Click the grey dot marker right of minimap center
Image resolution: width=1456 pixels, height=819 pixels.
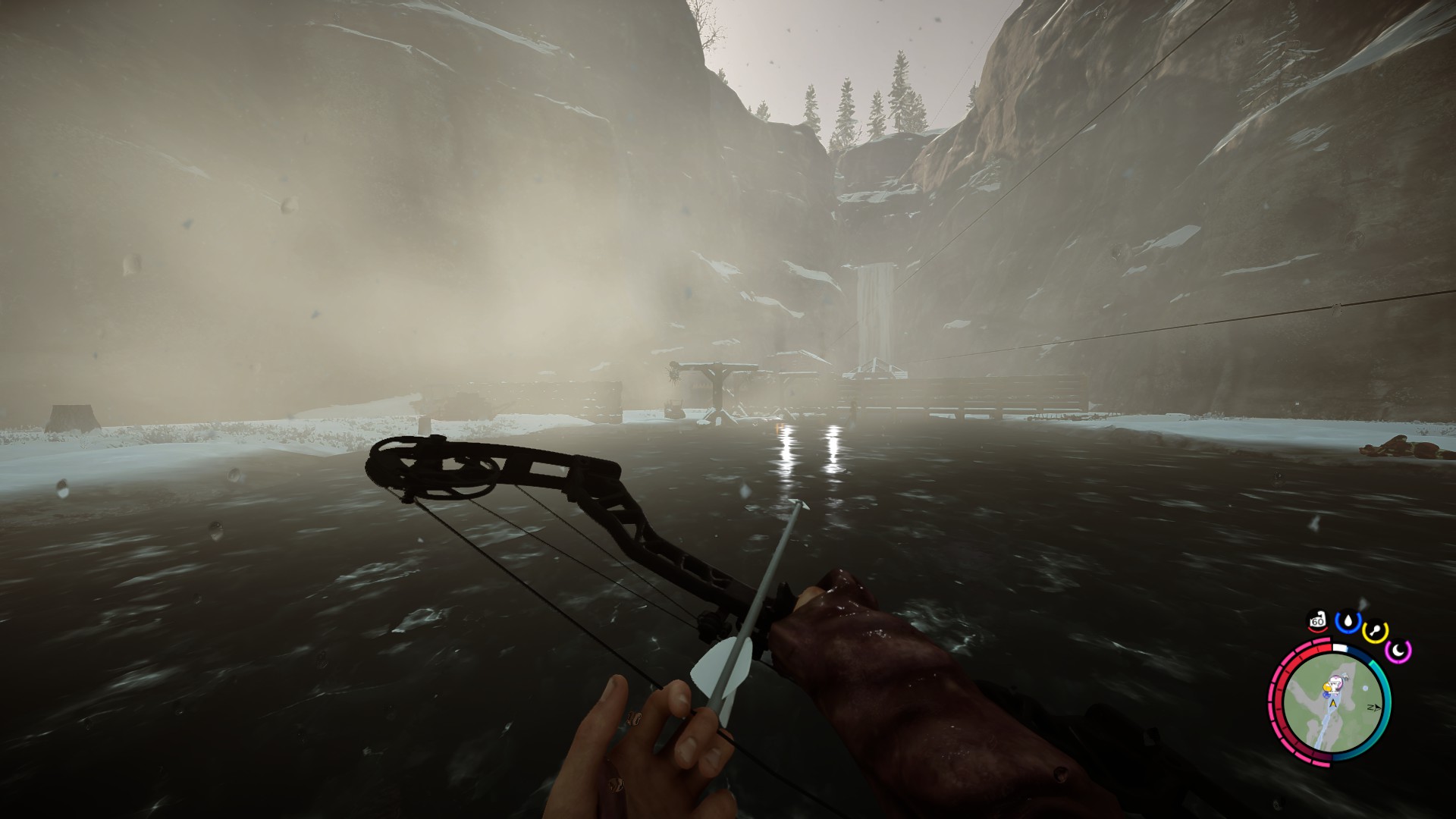pos(1365,689)
